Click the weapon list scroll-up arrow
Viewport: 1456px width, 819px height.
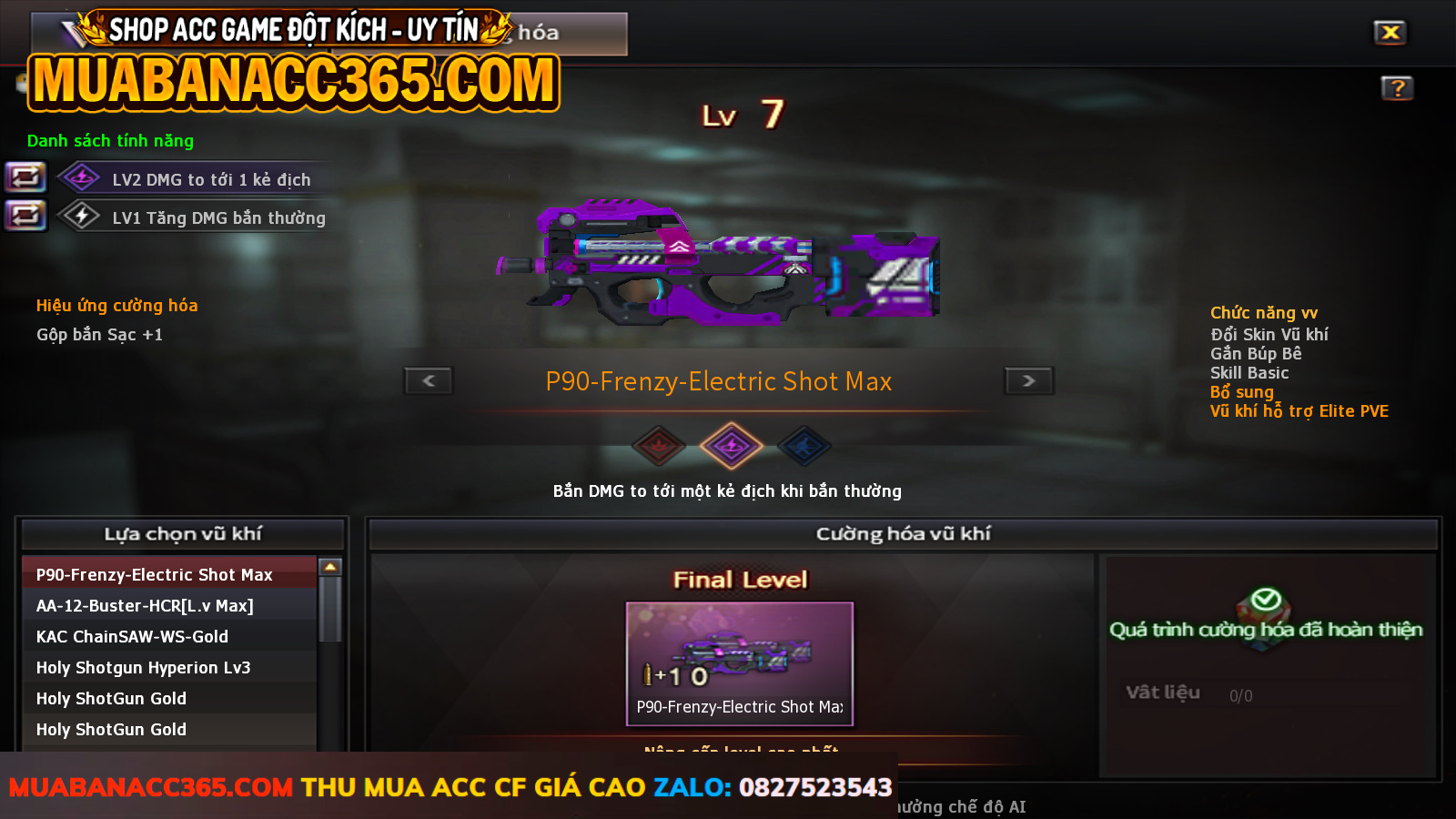[330, 567]
